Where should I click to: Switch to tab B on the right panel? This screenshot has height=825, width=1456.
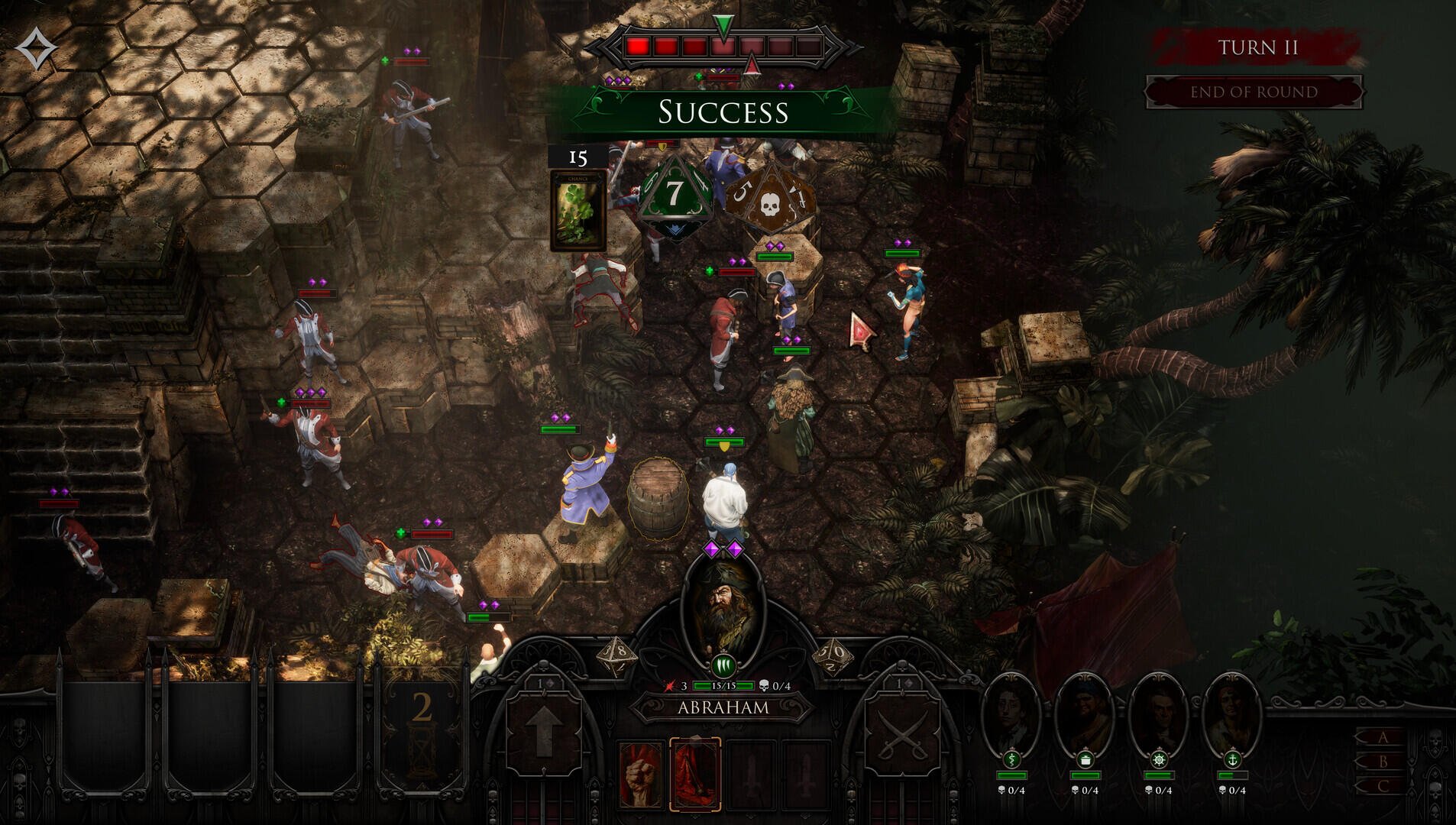point(1384,761)
